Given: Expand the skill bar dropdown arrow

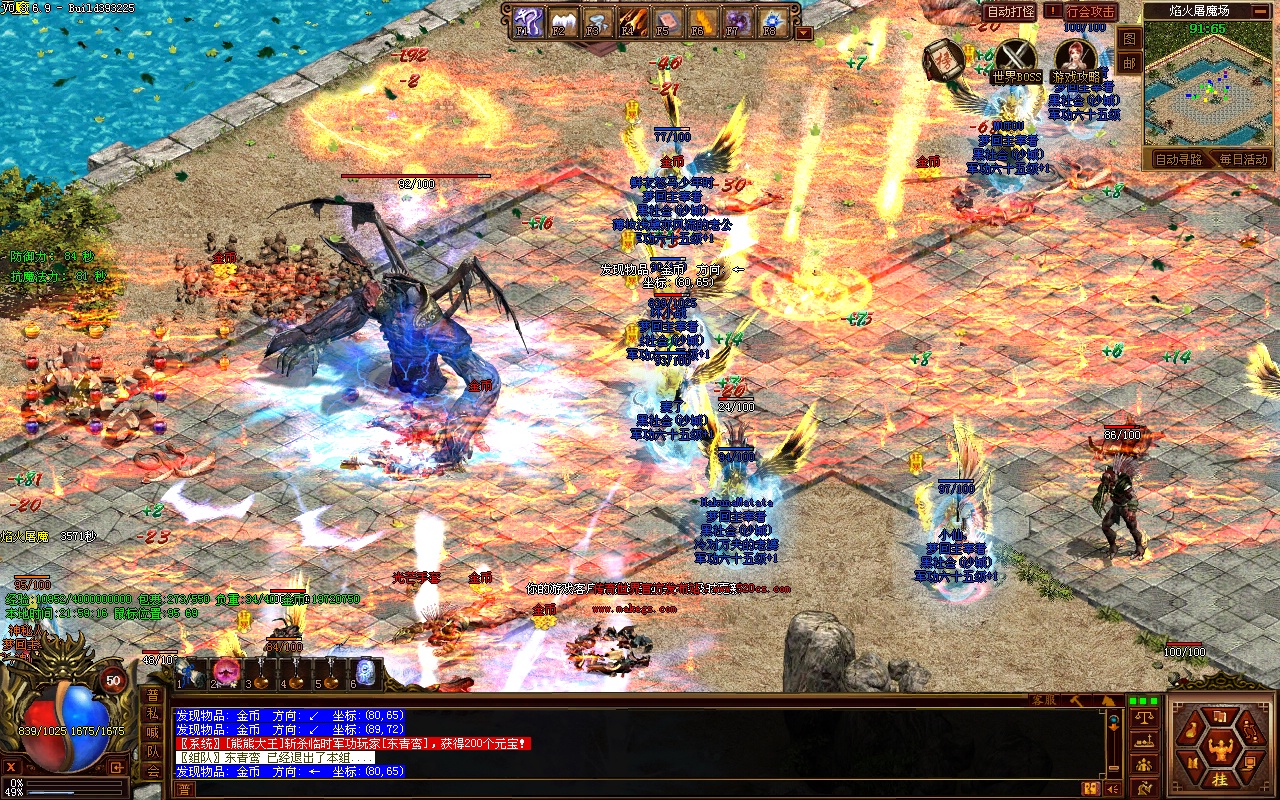Looking at the screenshot, I should point(804,33).
